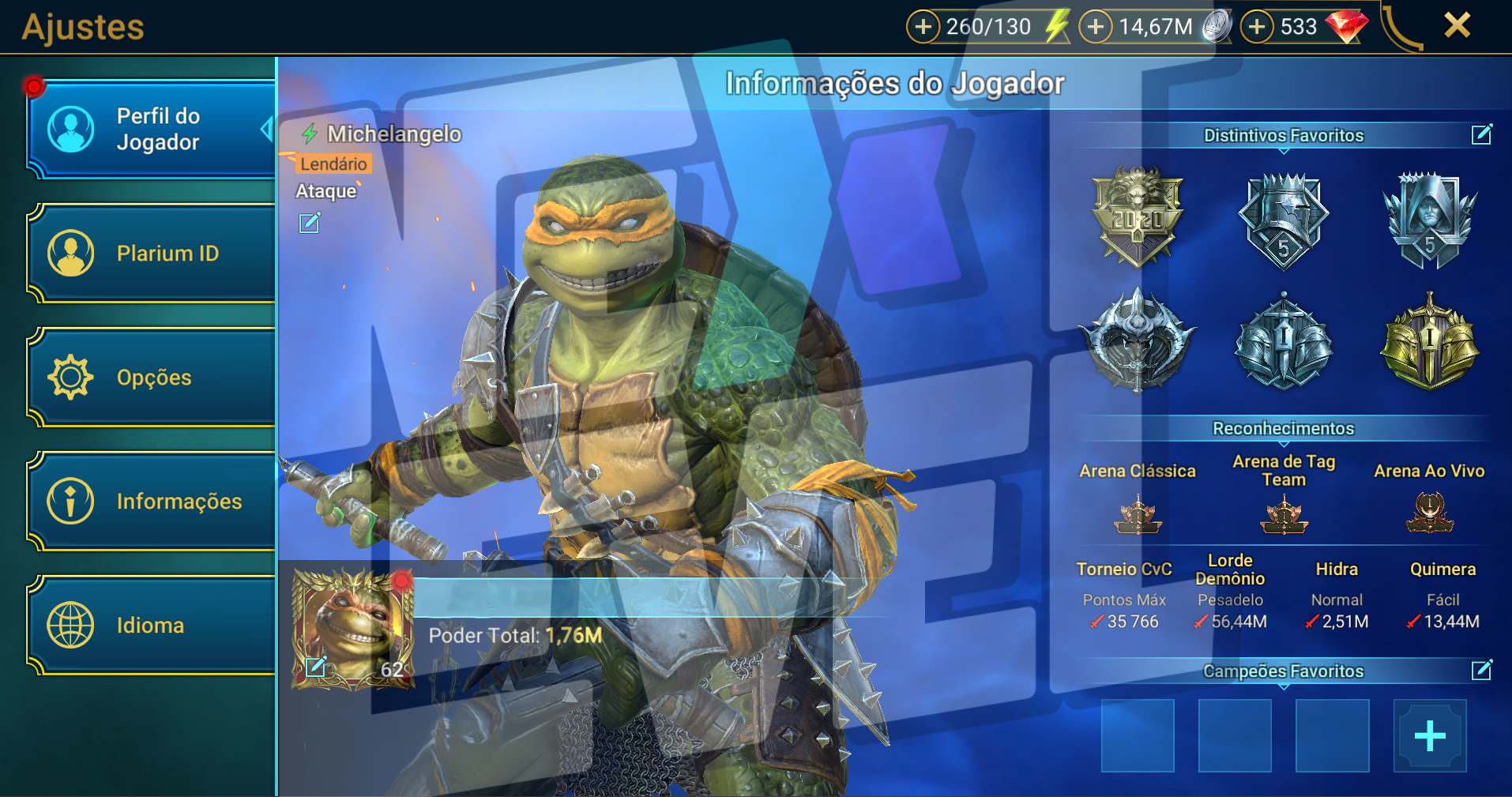
Task: Select the gold knight helmet badge
Action: click(x=1429, y=343)
